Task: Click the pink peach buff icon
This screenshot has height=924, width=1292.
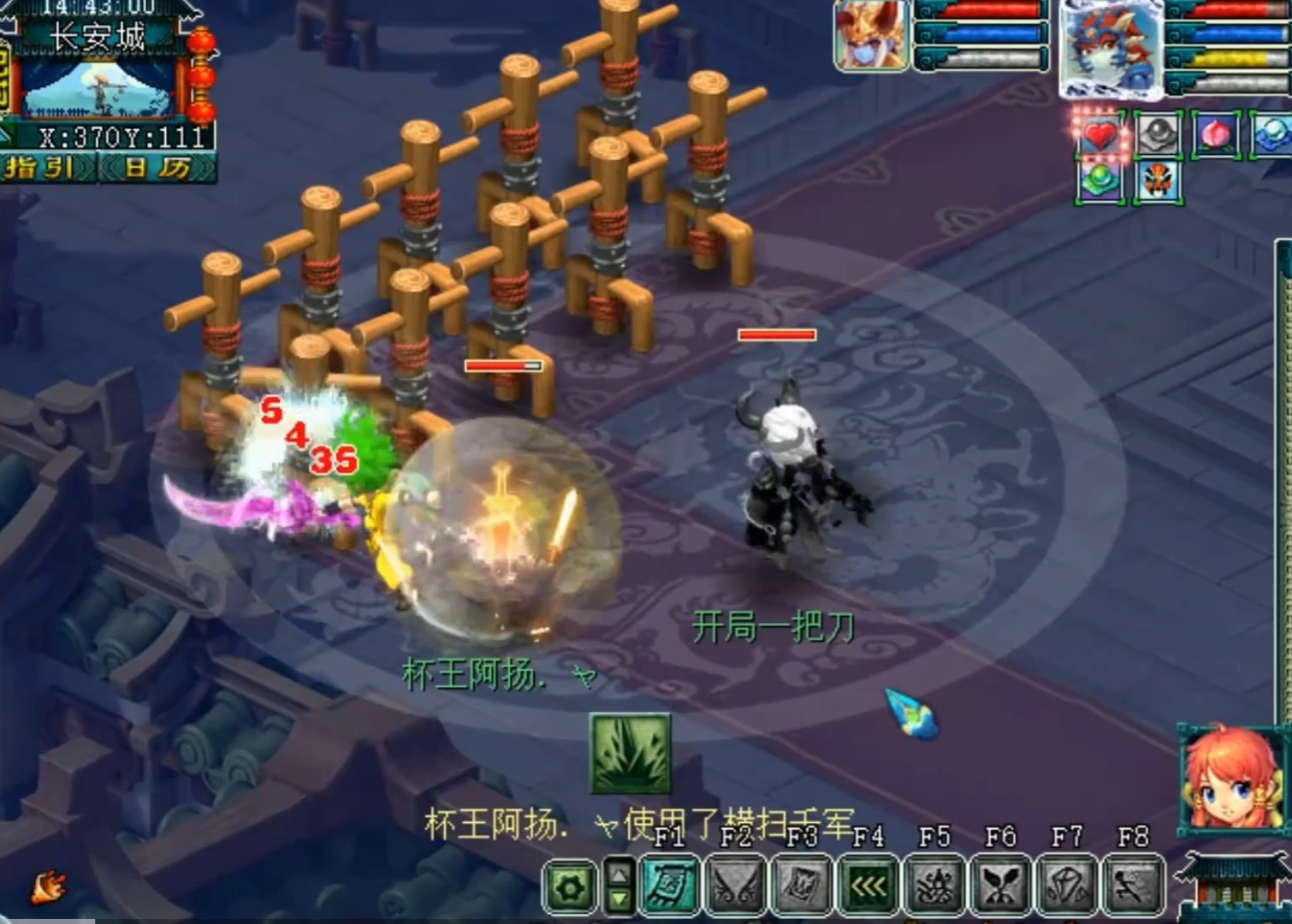Action: [1215, 134]
